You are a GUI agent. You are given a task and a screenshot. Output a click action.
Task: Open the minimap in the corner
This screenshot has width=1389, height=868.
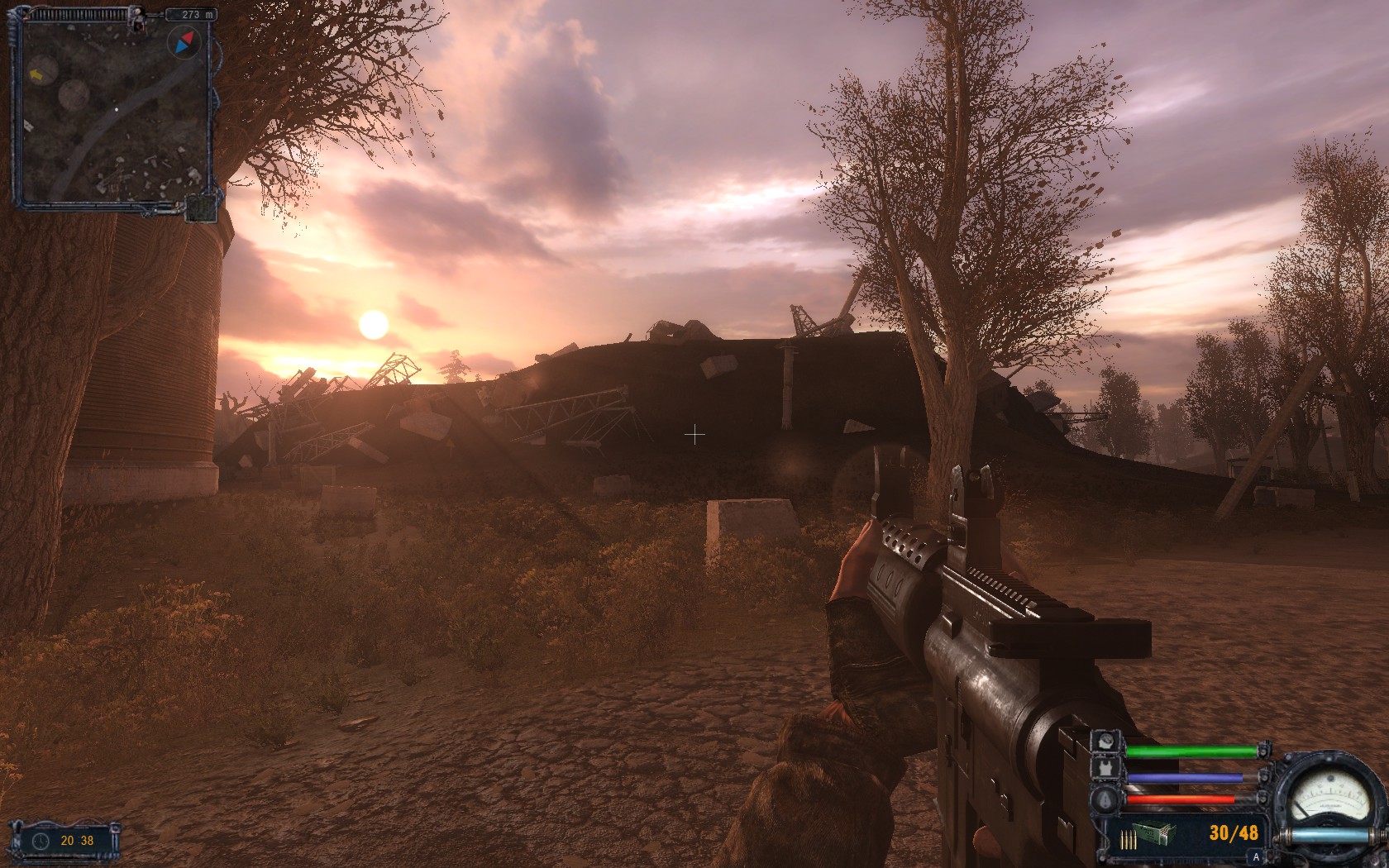click(114, 112)
